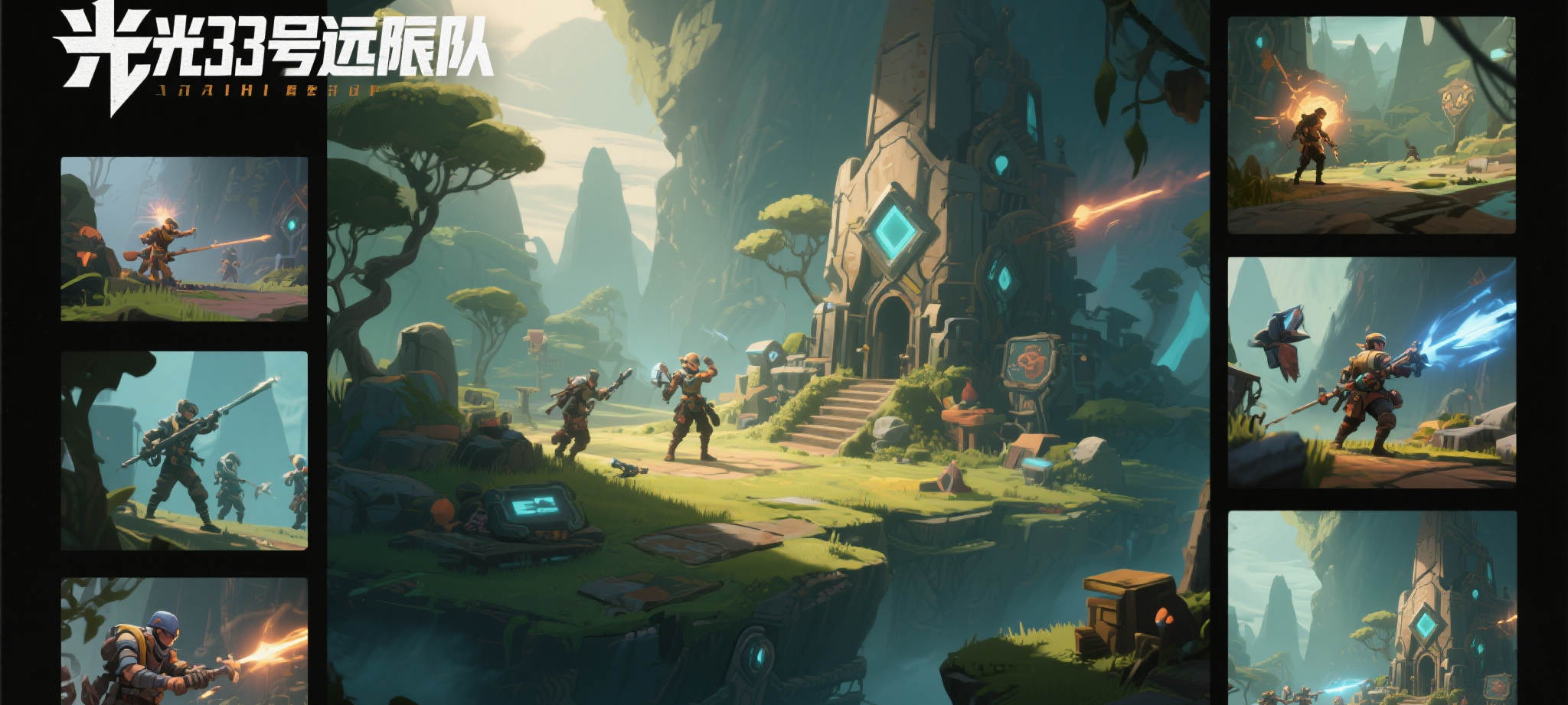This screenshot has width=1568, height=705.
Task: View thumbnail of blue-helmet soldier shooting
Action: coord(184,641)
